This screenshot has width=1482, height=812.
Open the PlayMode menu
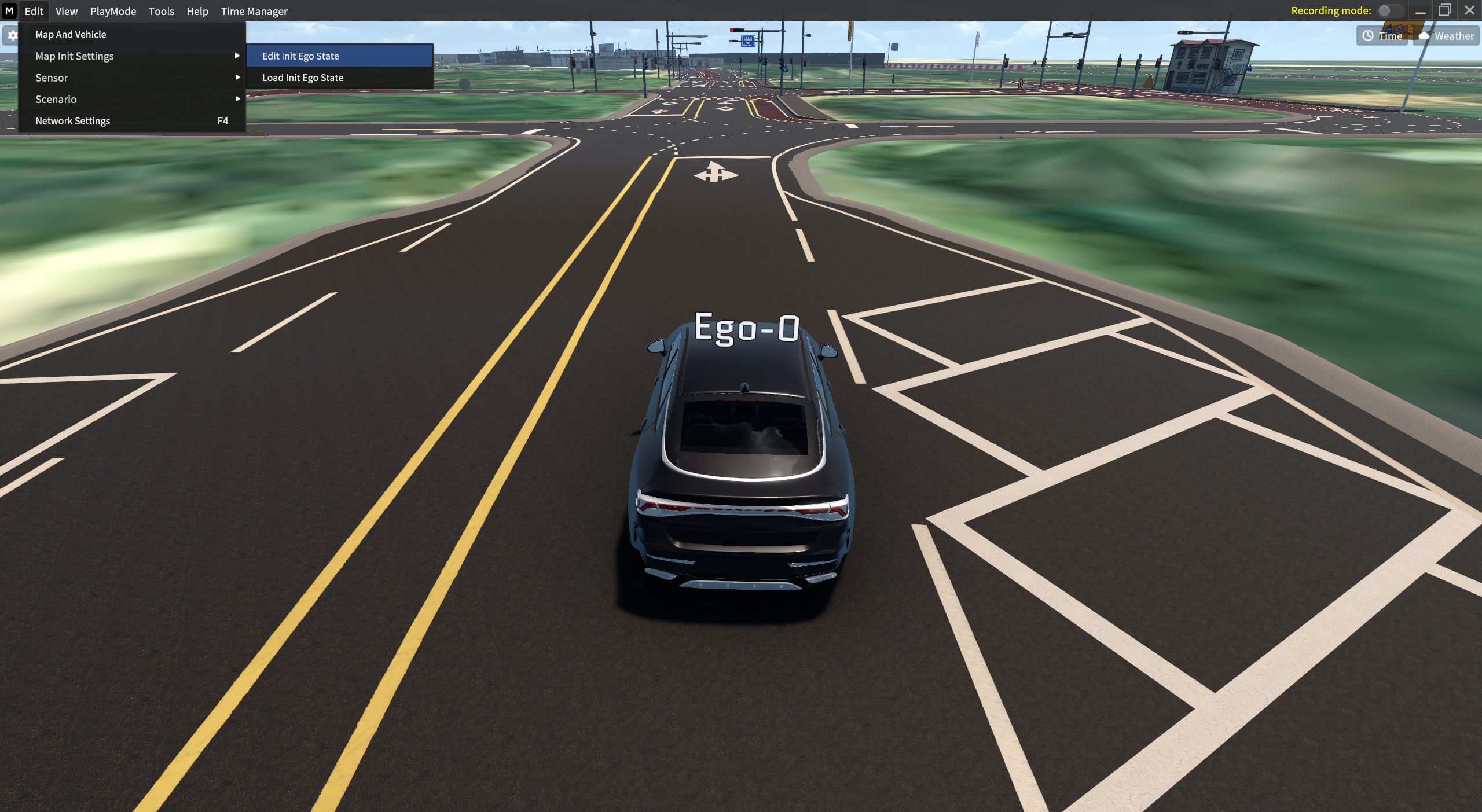point(112,11)
